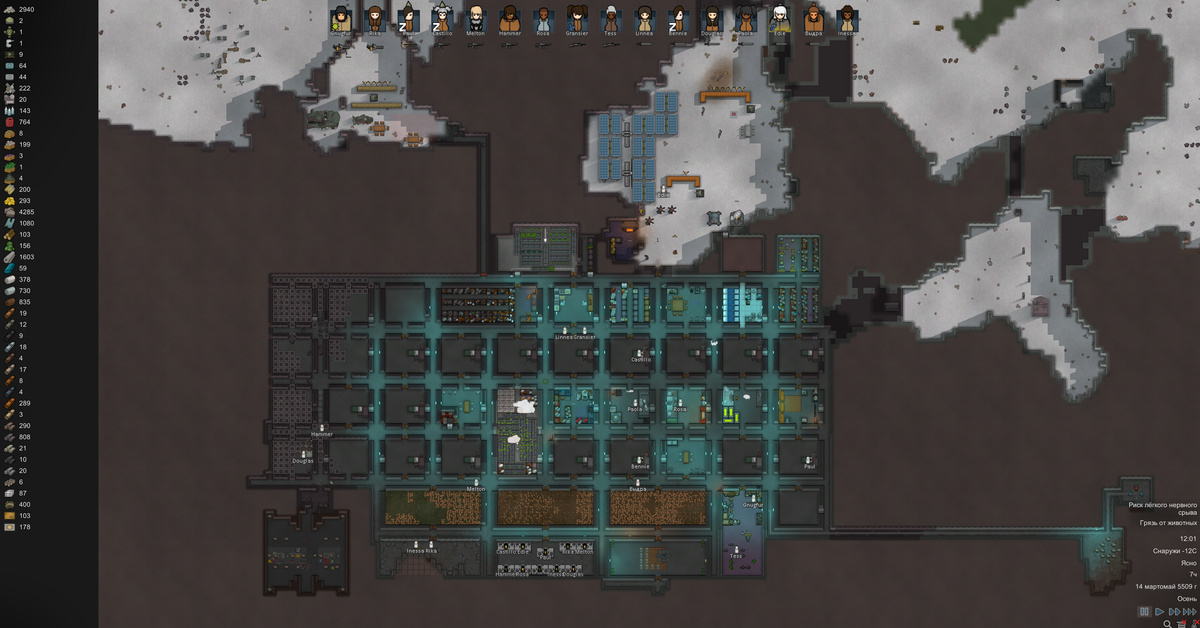Activate triple-arrow superfast speed
Screen dimensions: 1200x628
pos(1190,611)
